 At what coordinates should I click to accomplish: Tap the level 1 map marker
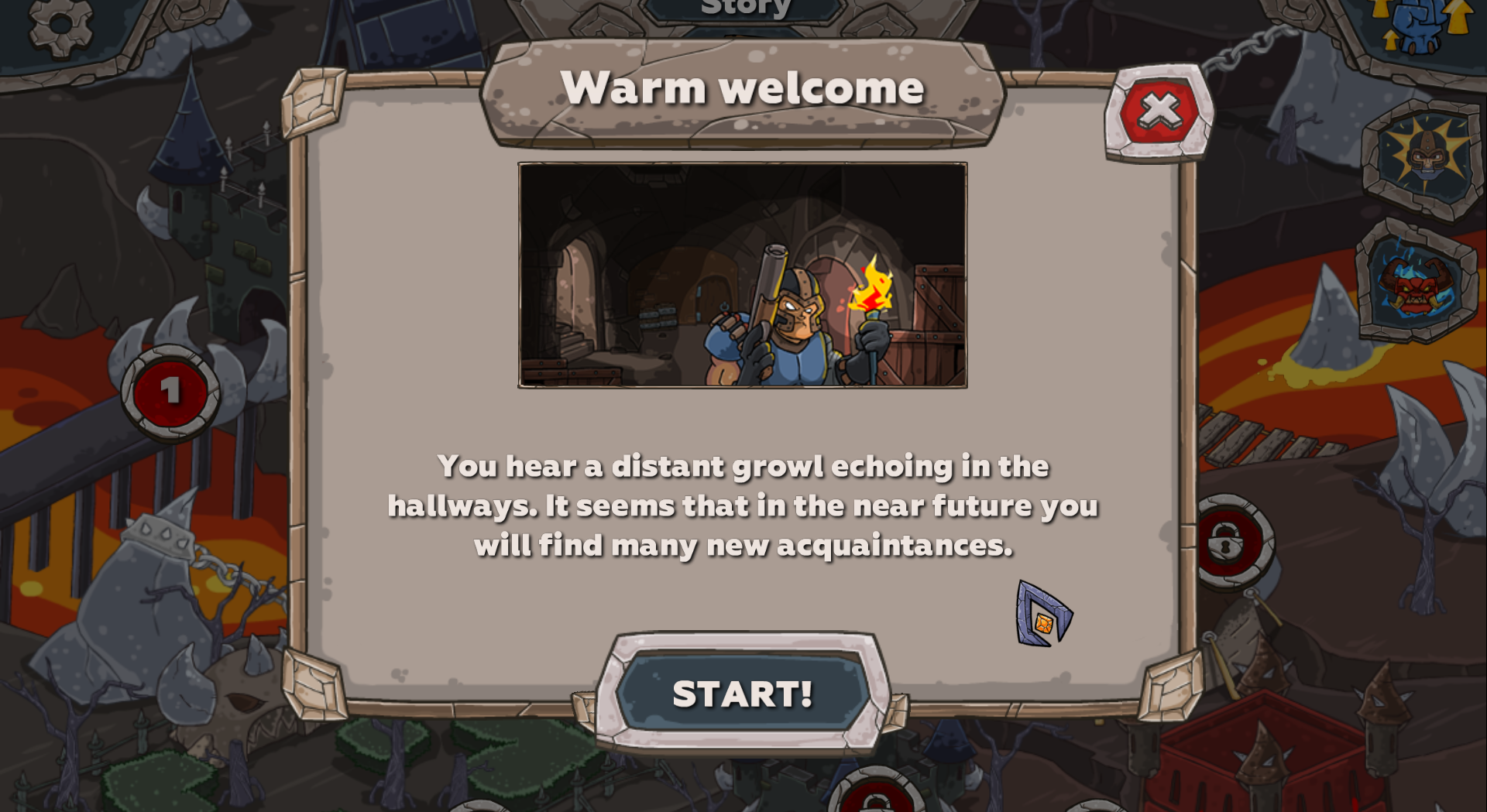coord(172,391)
